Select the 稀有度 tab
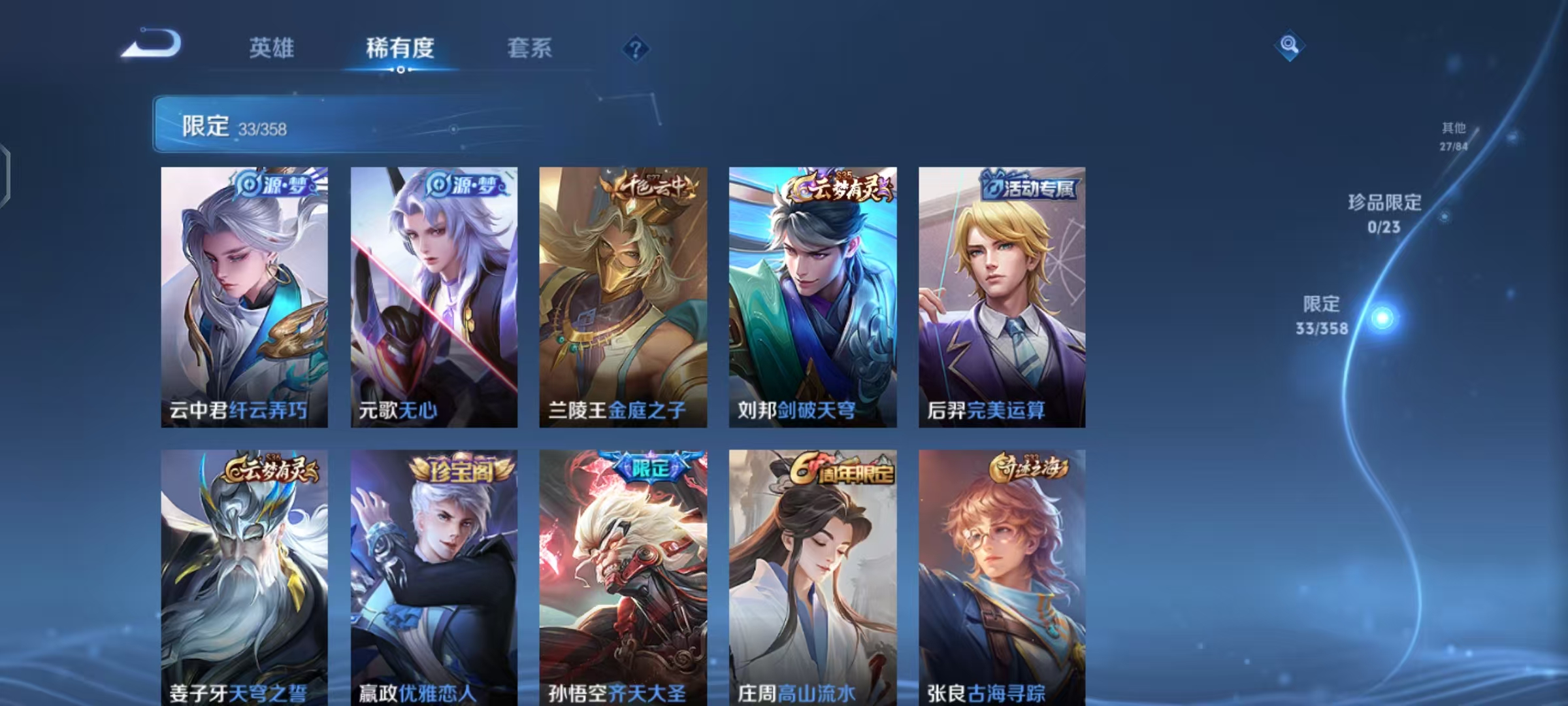This screenshot has height=706, width=1568. coord(400,48)
